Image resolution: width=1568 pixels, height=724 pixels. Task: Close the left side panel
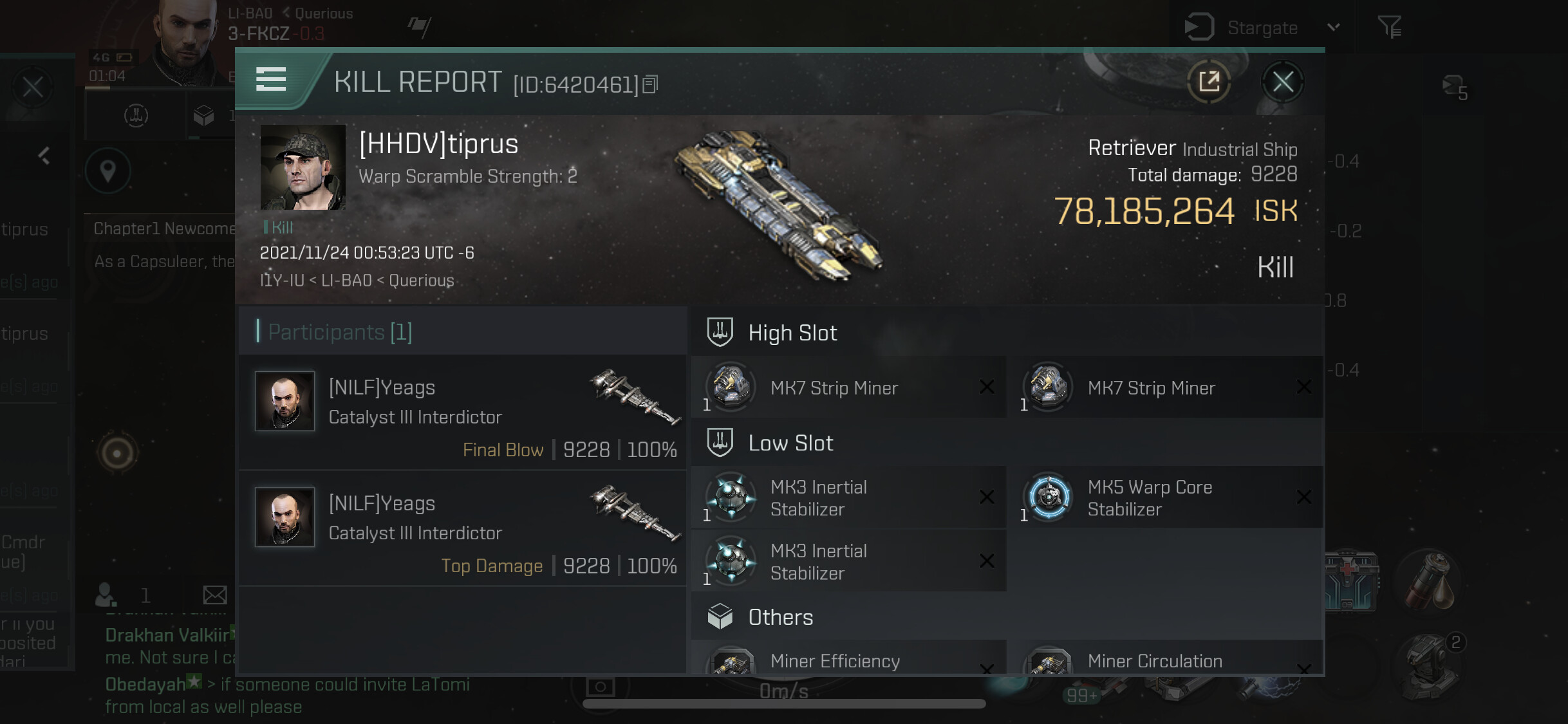click(x=33, y=87)
